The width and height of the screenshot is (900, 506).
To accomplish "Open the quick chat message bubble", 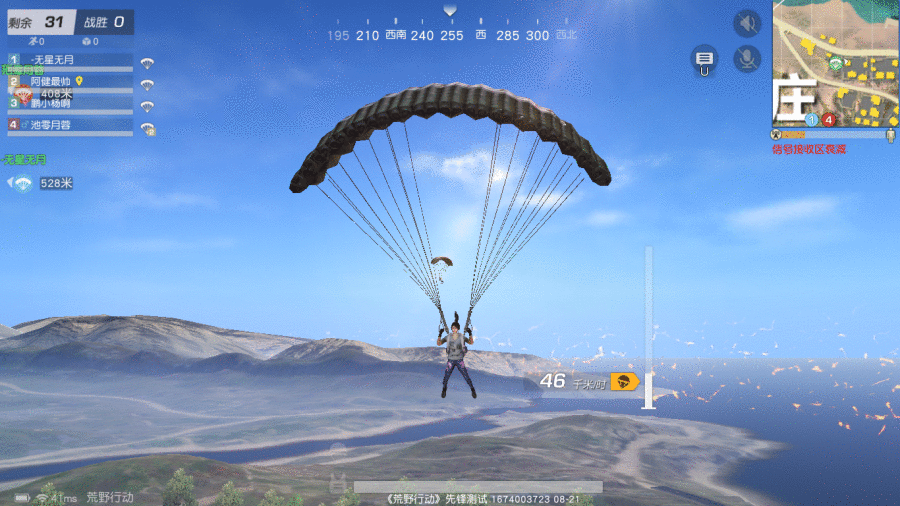I will tap(705, 59).
